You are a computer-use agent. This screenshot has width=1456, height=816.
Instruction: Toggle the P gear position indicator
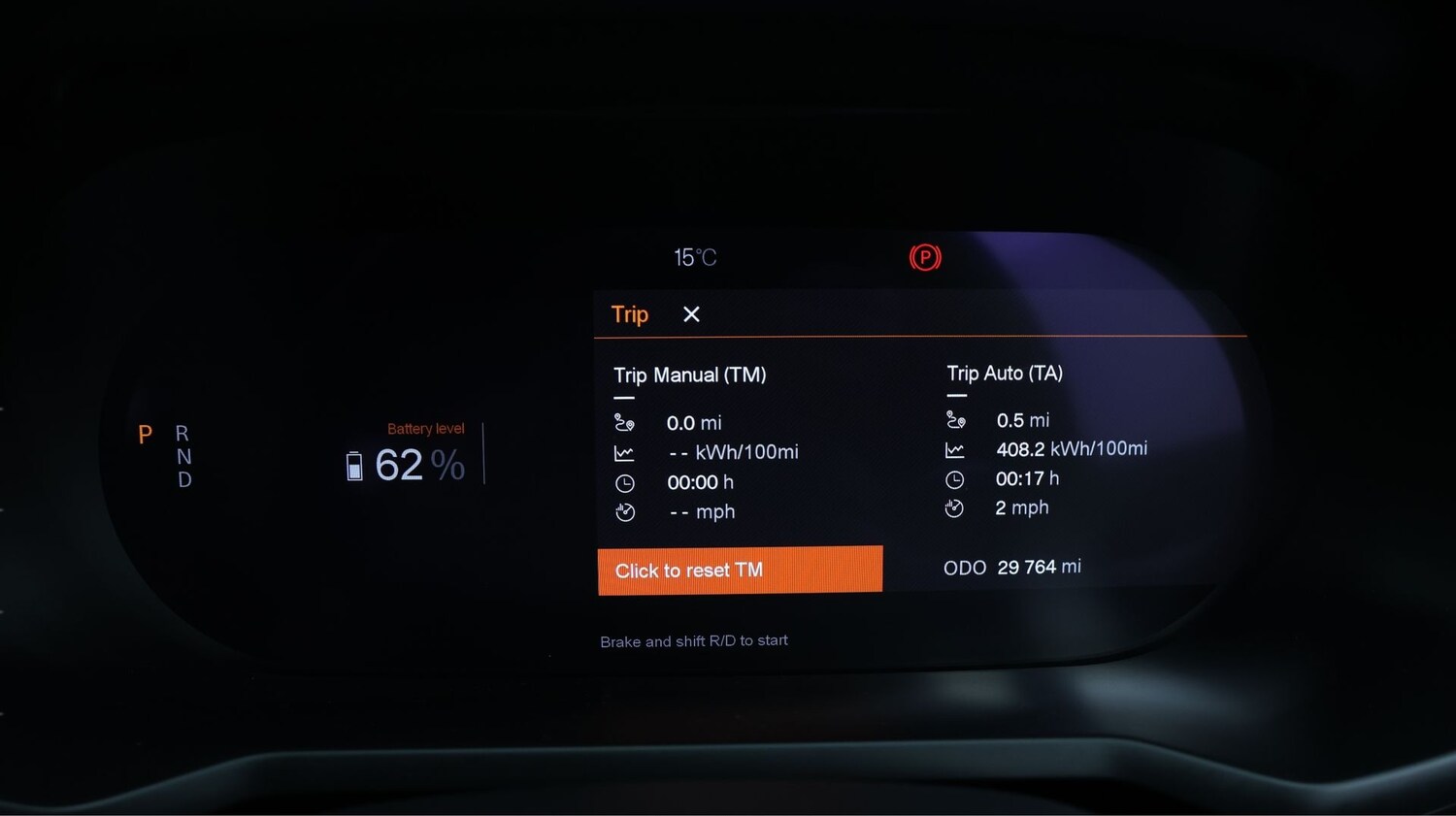point(146,435)
